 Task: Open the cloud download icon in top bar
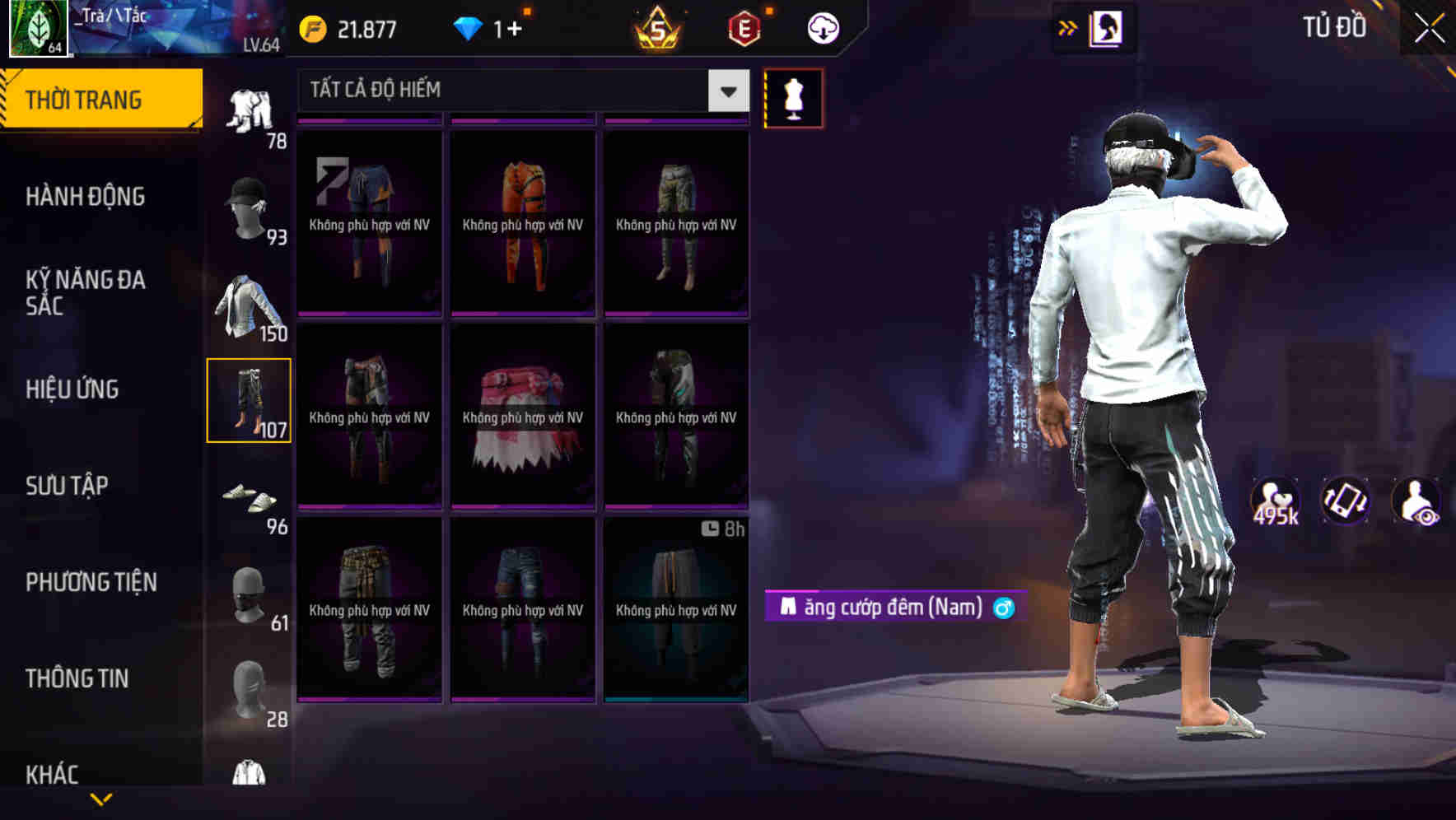821,27
